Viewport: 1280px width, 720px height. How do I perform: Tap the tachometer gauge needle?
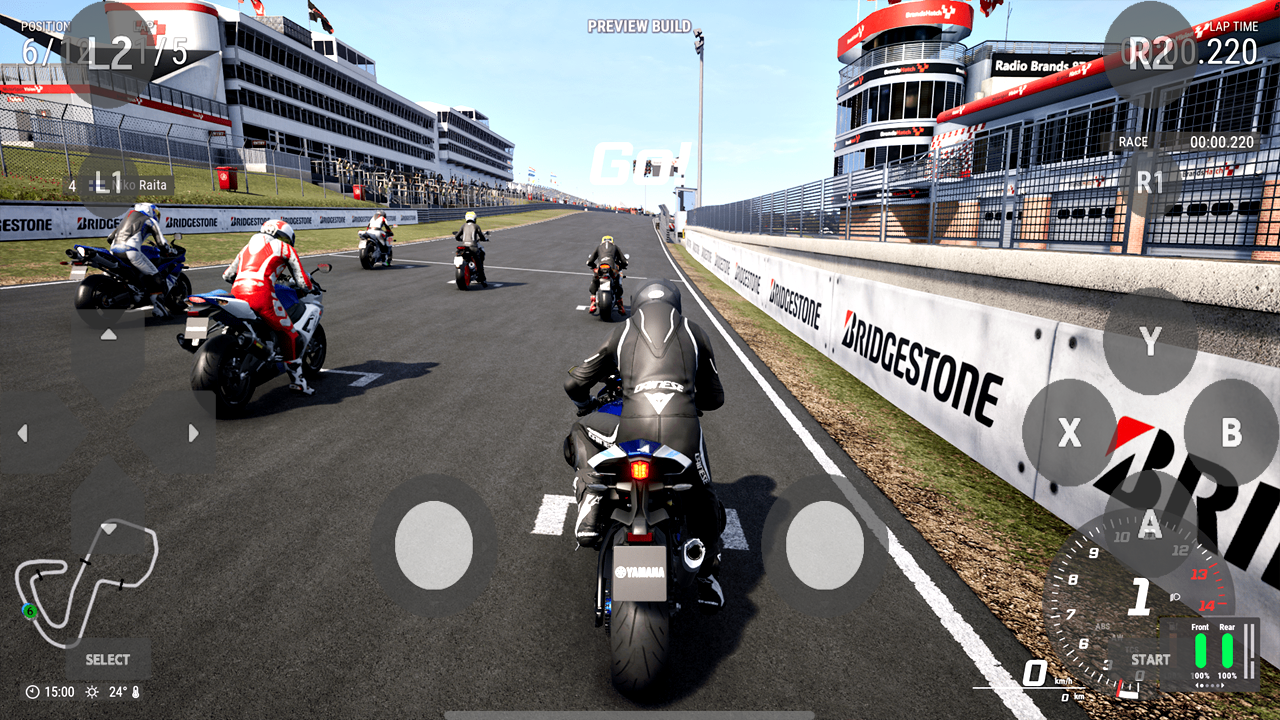pos(1119,686)
